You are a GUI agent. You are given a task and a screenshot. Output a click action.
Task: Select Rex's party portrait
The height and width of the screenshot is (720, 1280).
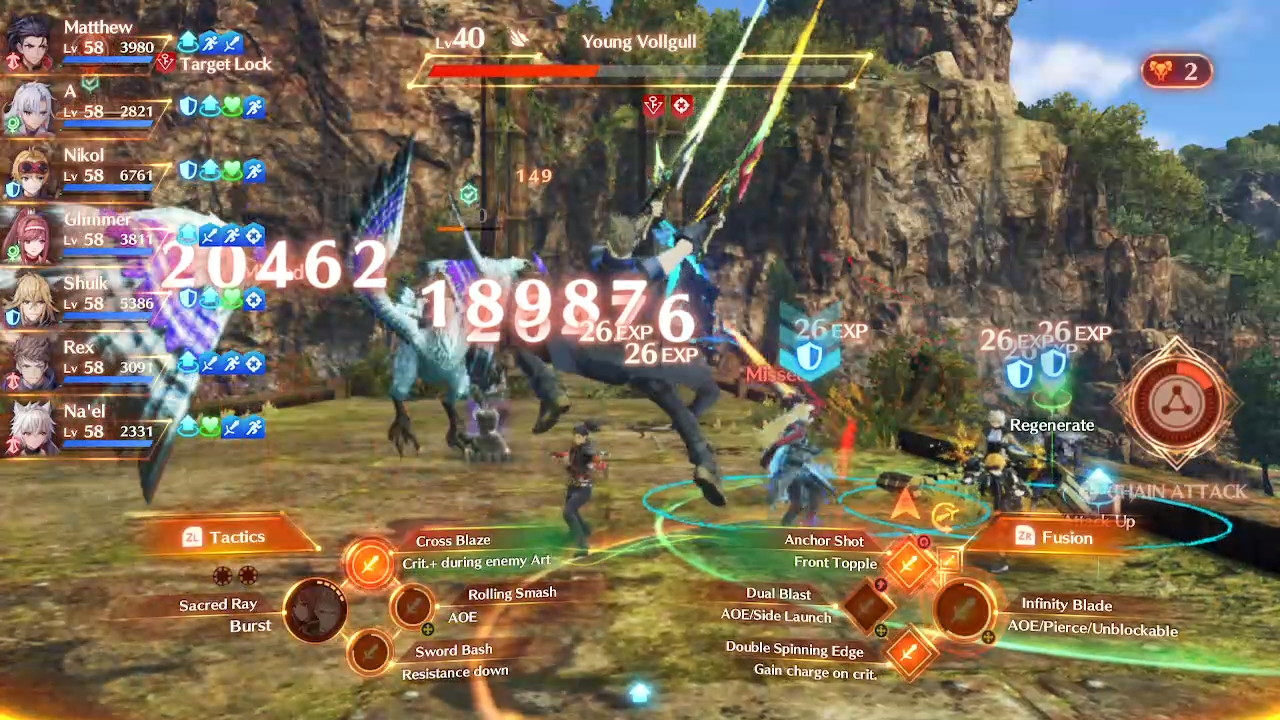click(x=30, y=363)
